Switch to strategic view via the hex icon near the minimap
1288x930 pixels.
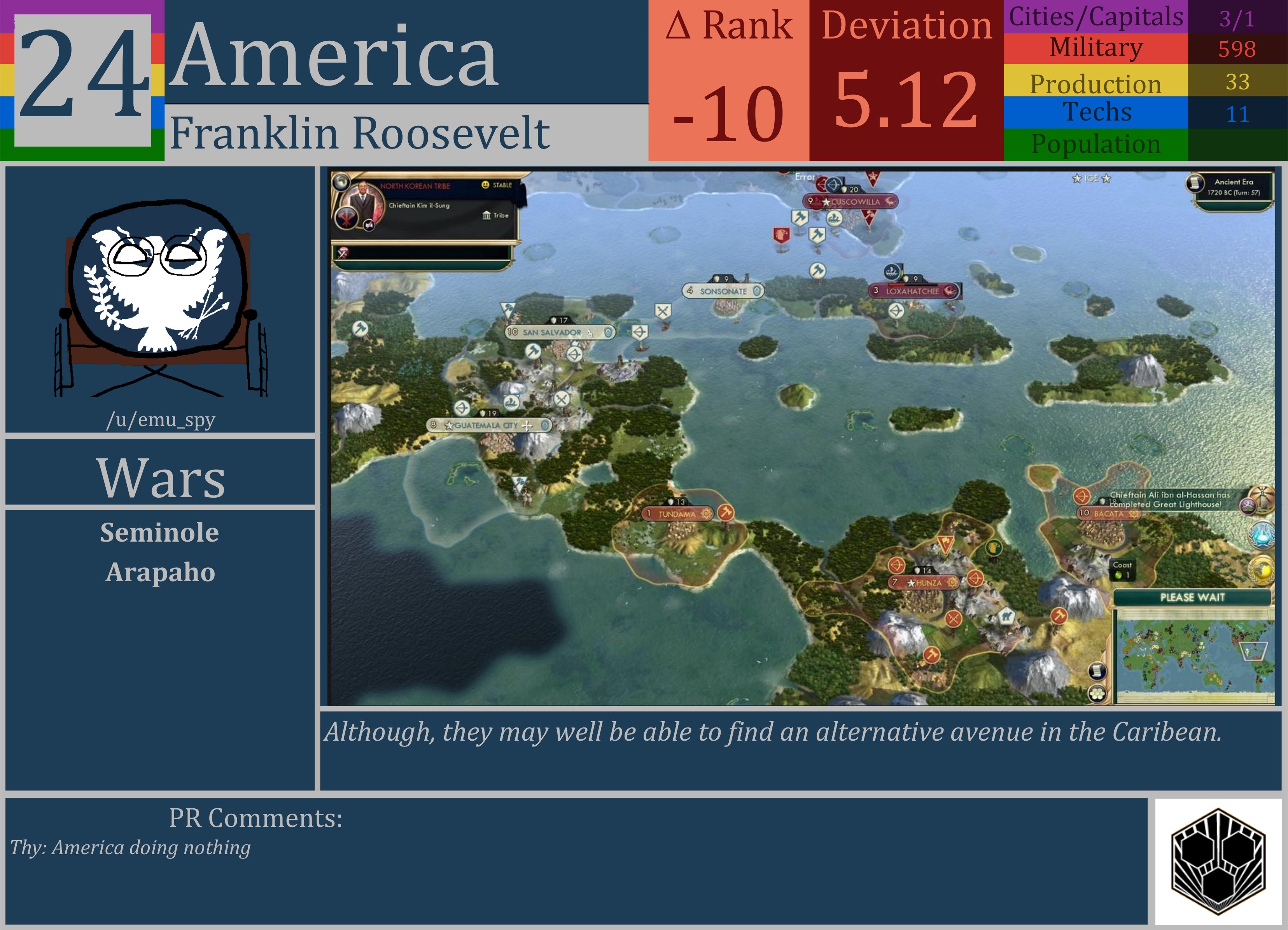[x=1098, y=694]
